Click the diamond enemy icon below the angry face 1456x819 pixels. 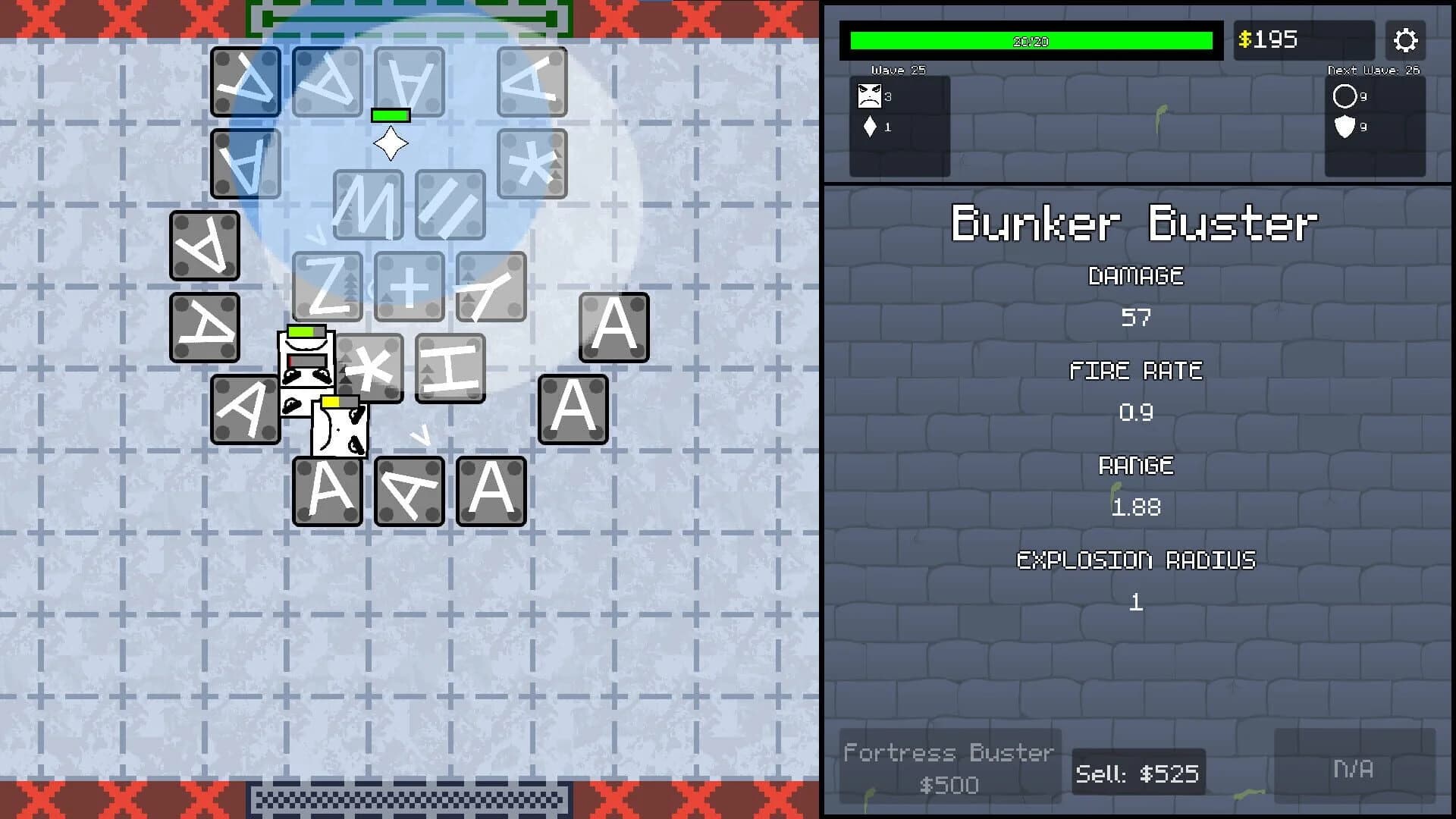869,127
